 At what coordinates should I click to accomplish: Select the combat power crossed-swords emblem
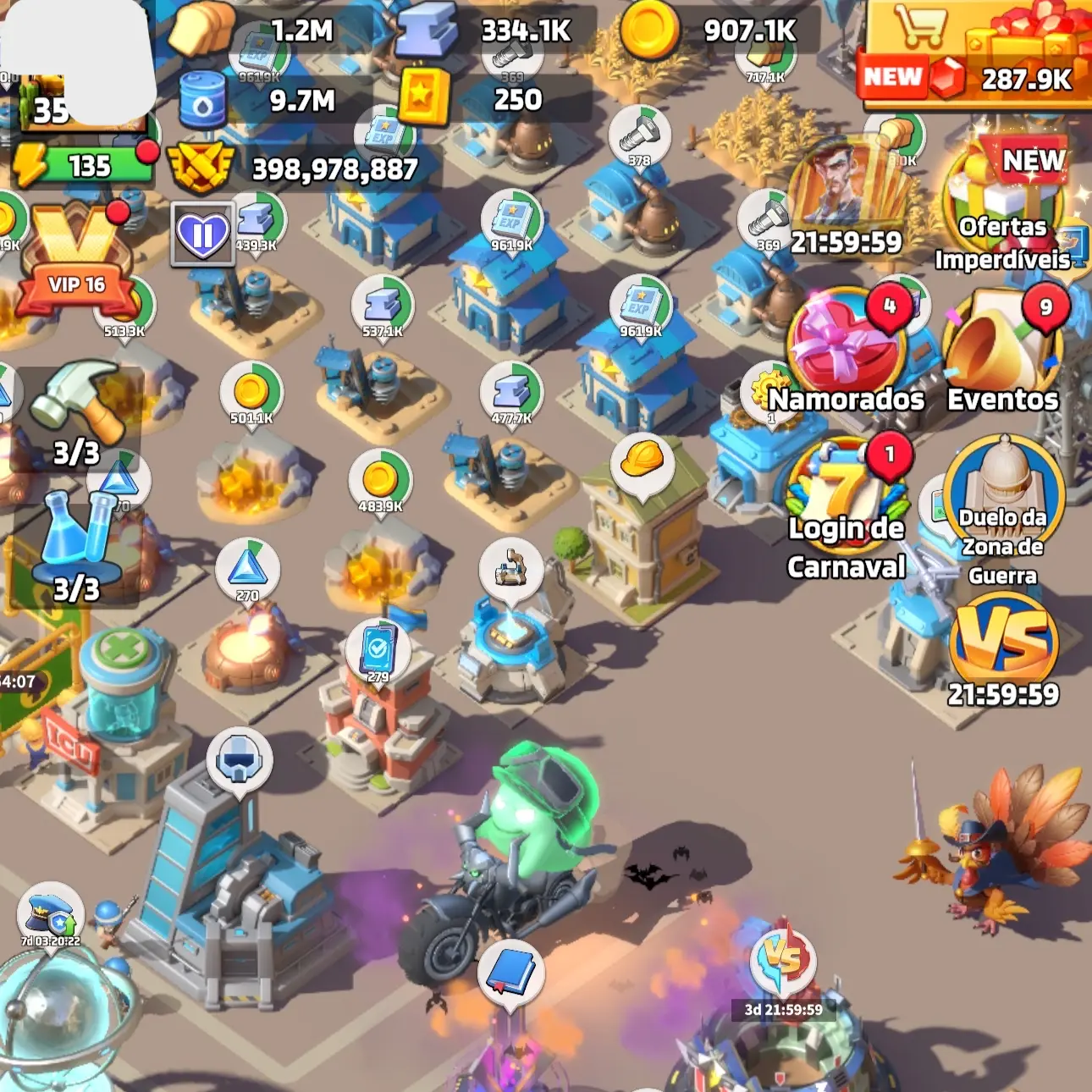(x=200, y=168)
